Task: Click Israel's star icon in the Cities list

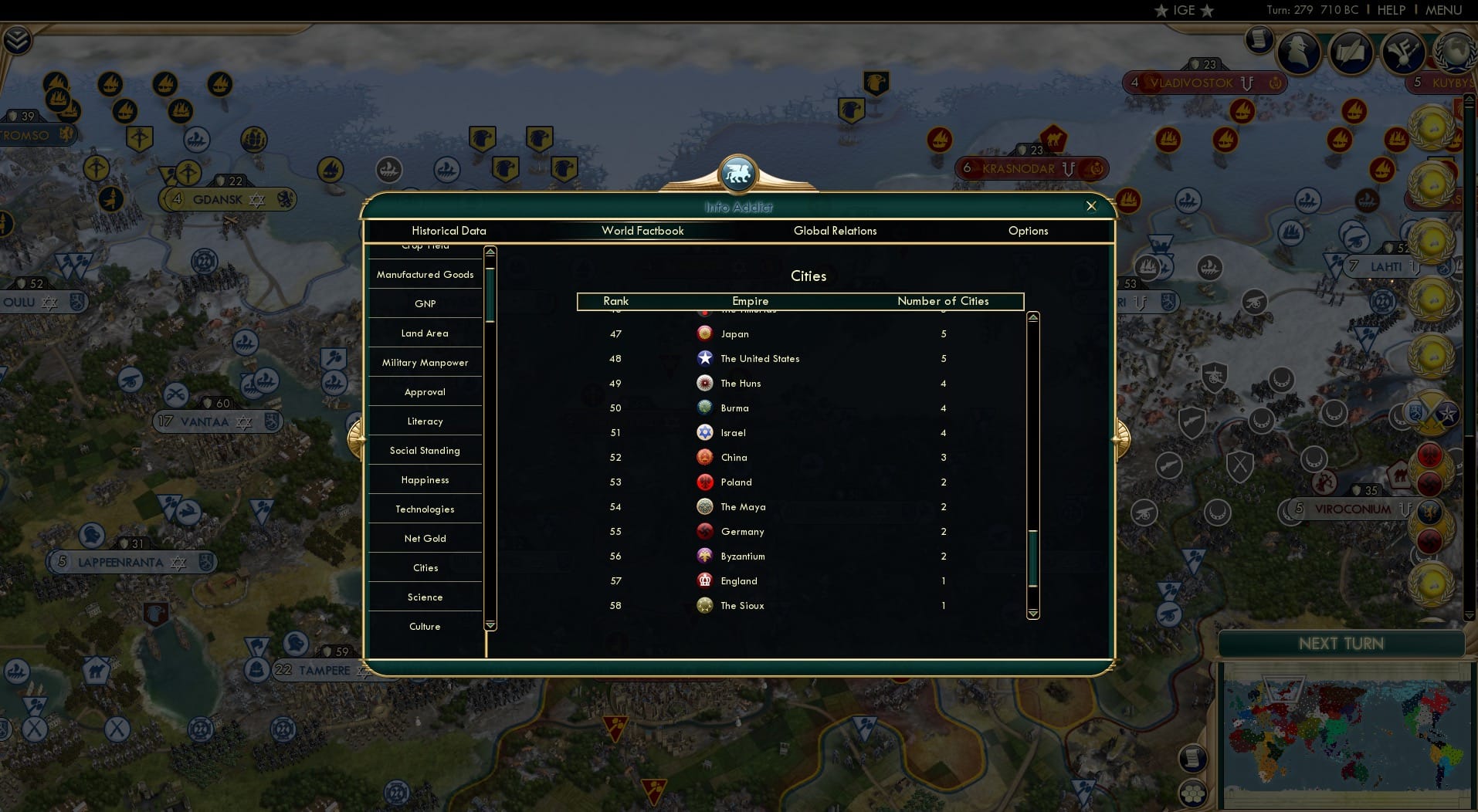Action: (705, 433)
